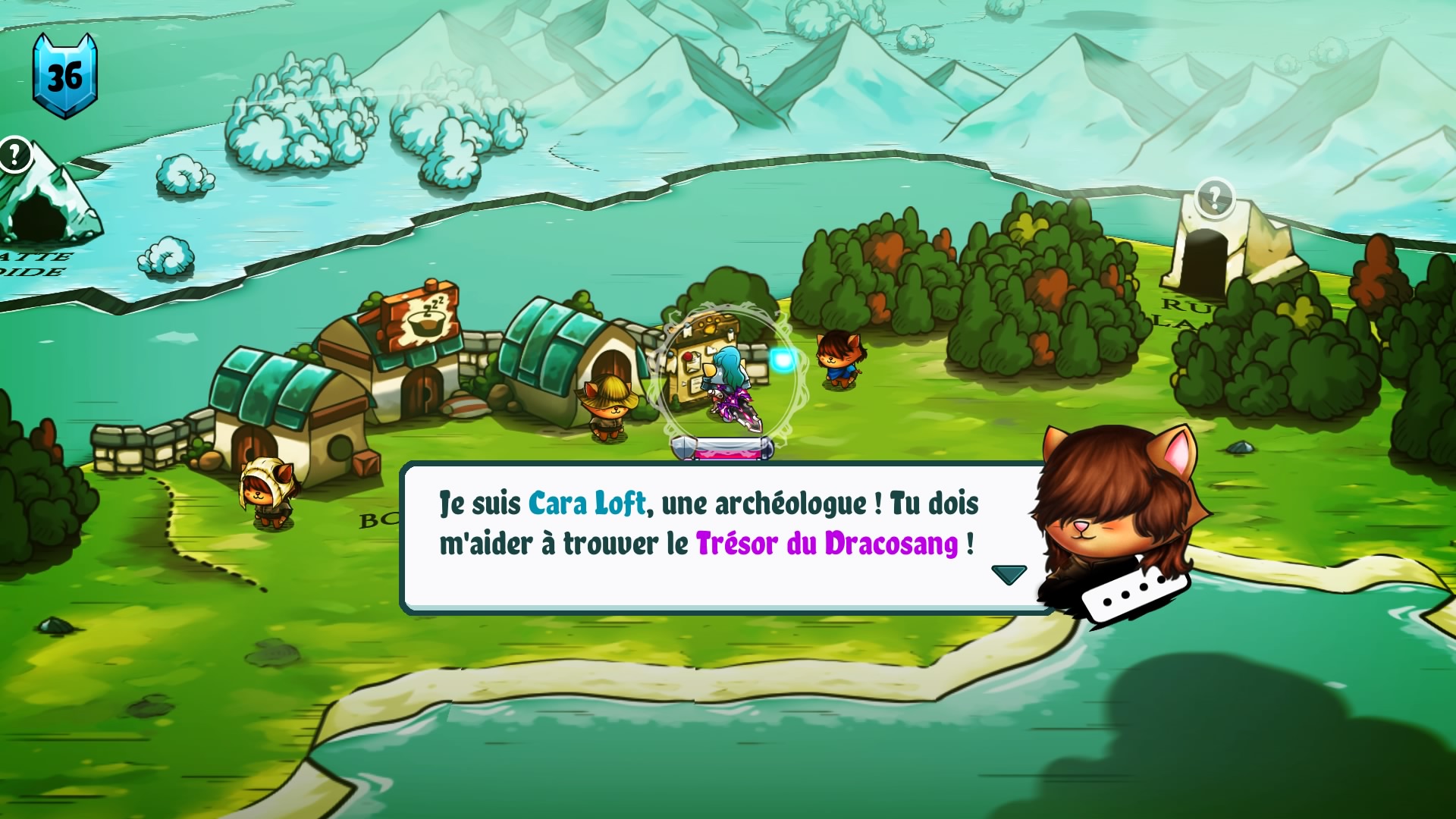
Task: Open the level 36 cat badge
Action: tap(64, 76)
